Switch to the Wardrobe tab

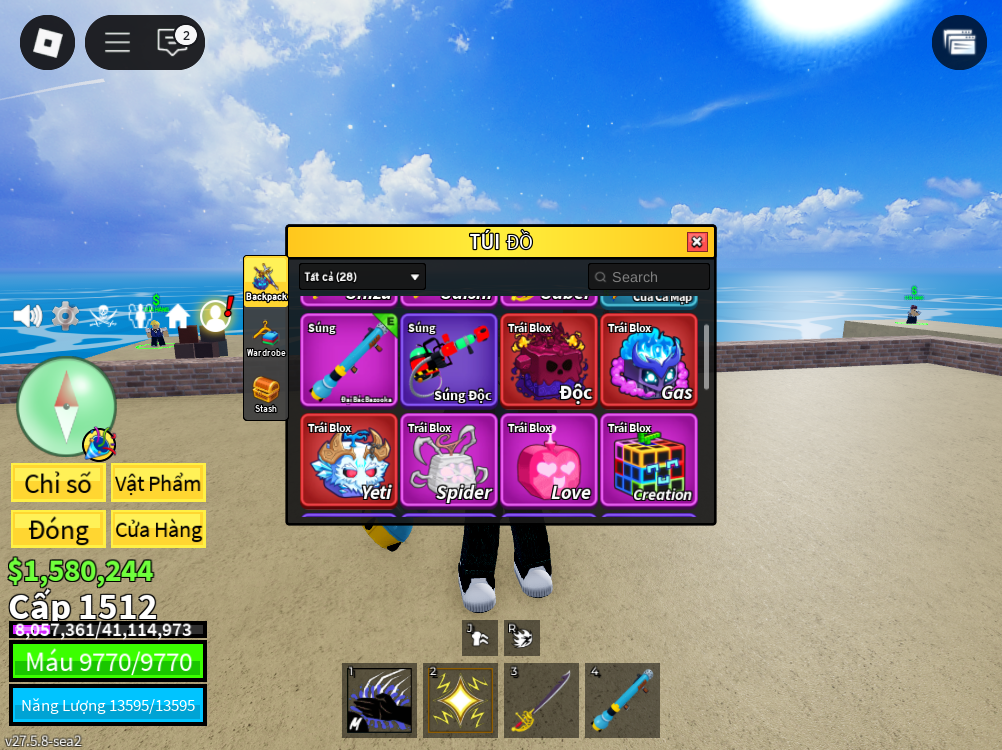pos(266,337)
